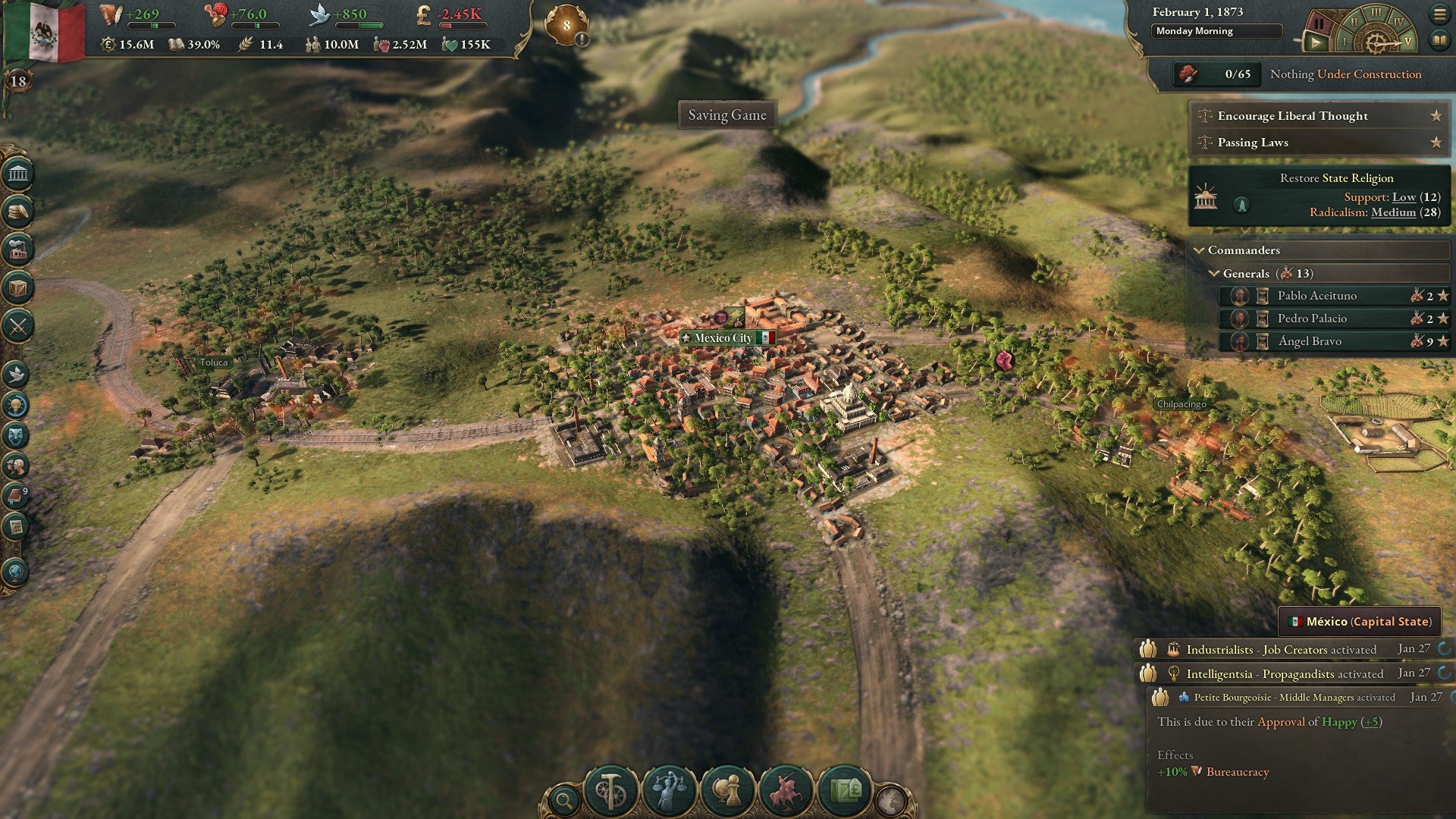The width and height of the screenshot is (1456, 819).
Task: Expand the alert badge showing 8
Action: 565,25
